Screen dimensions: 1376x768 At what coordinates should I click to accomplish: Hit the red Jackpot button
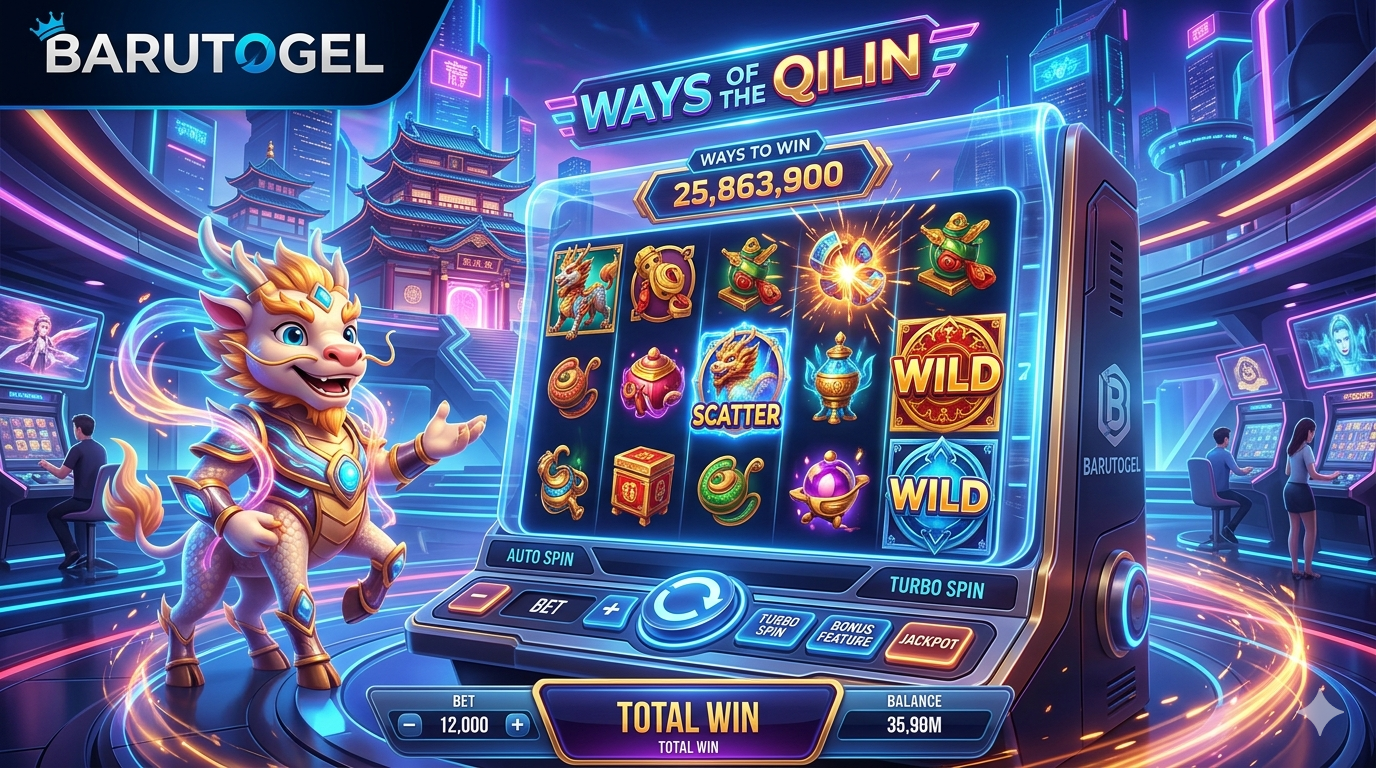point(929,640)
